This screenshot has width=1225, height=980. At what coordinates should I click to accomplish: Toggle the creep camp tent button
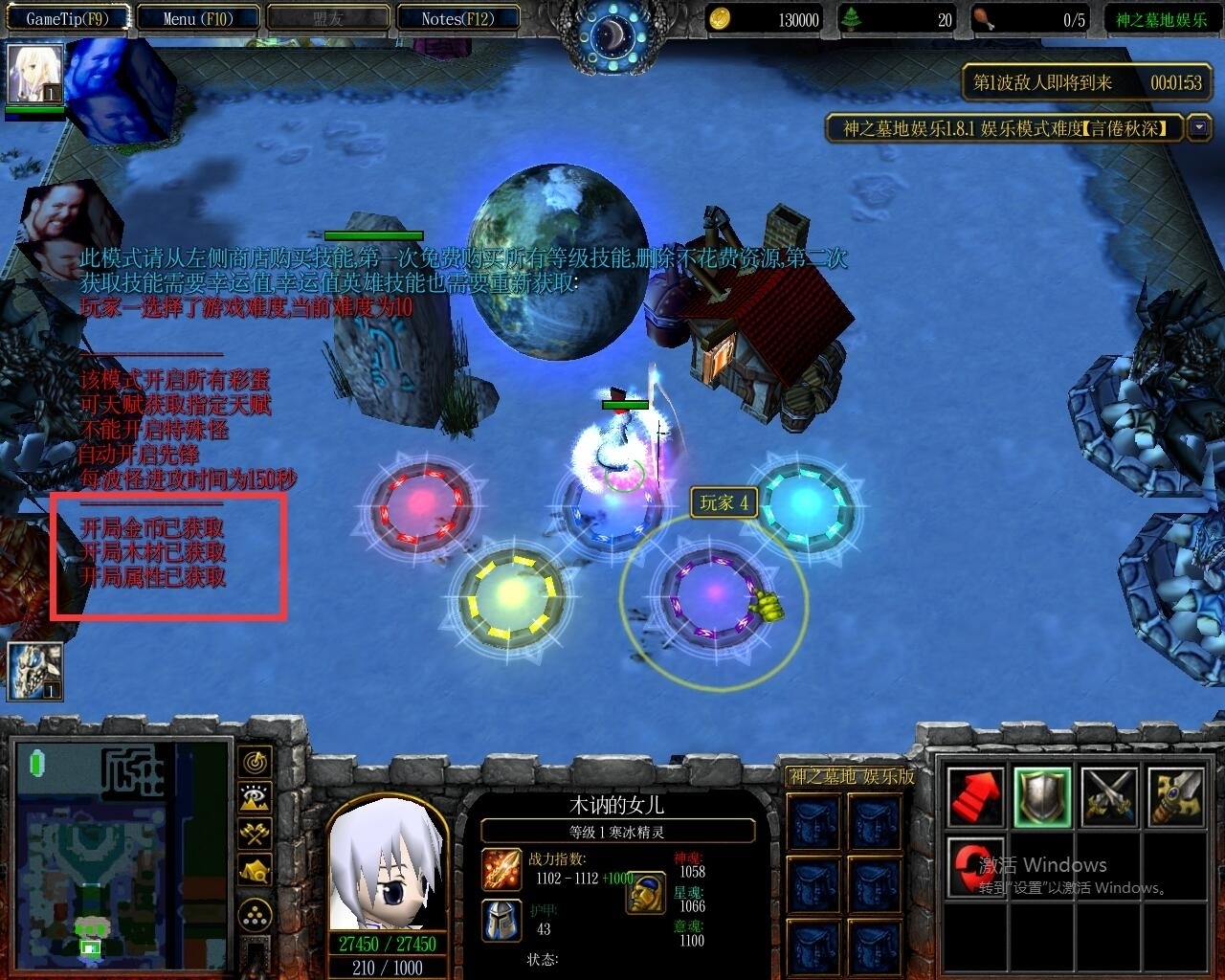(255, 870)
